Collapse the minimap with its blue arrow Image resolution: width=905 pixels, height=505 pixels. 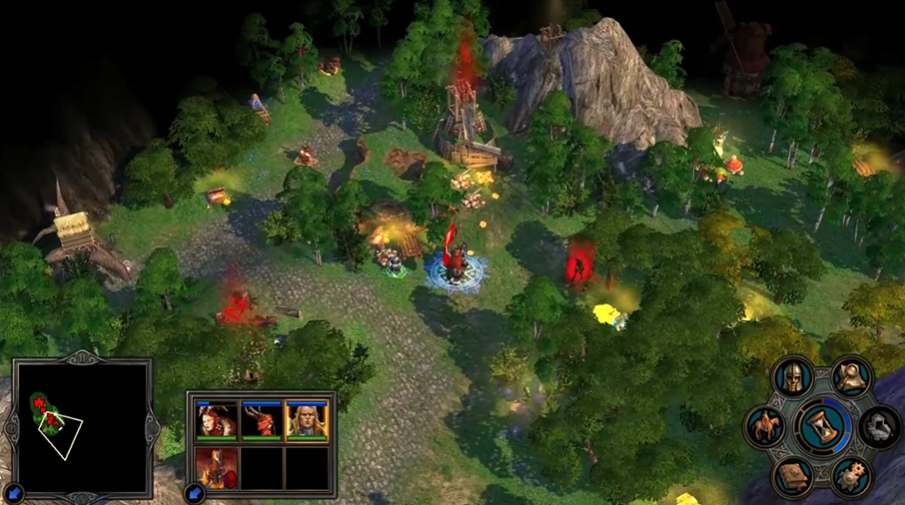(14, 493)
